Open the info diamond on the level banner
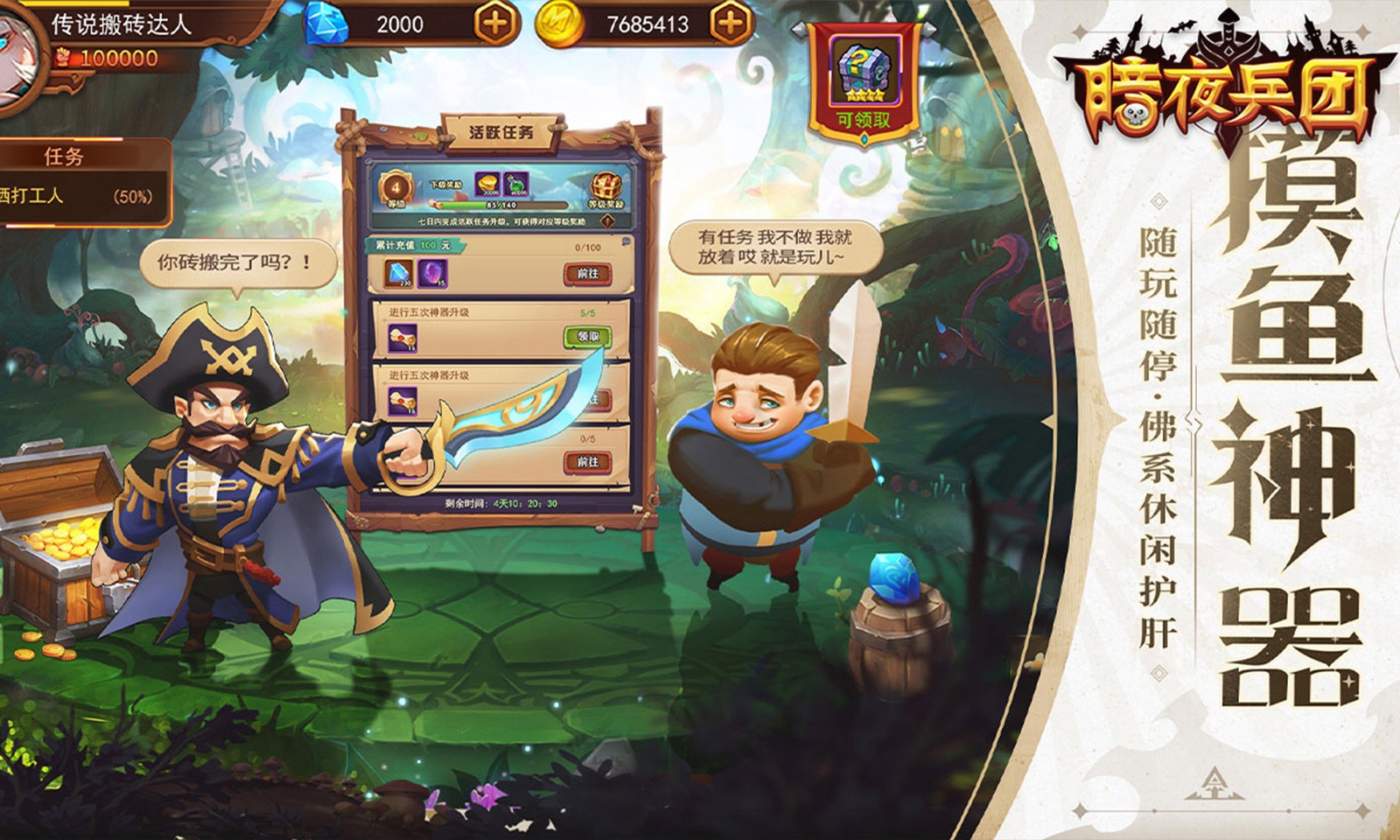Screen dimensions: 1400x840 pos(609,222)
